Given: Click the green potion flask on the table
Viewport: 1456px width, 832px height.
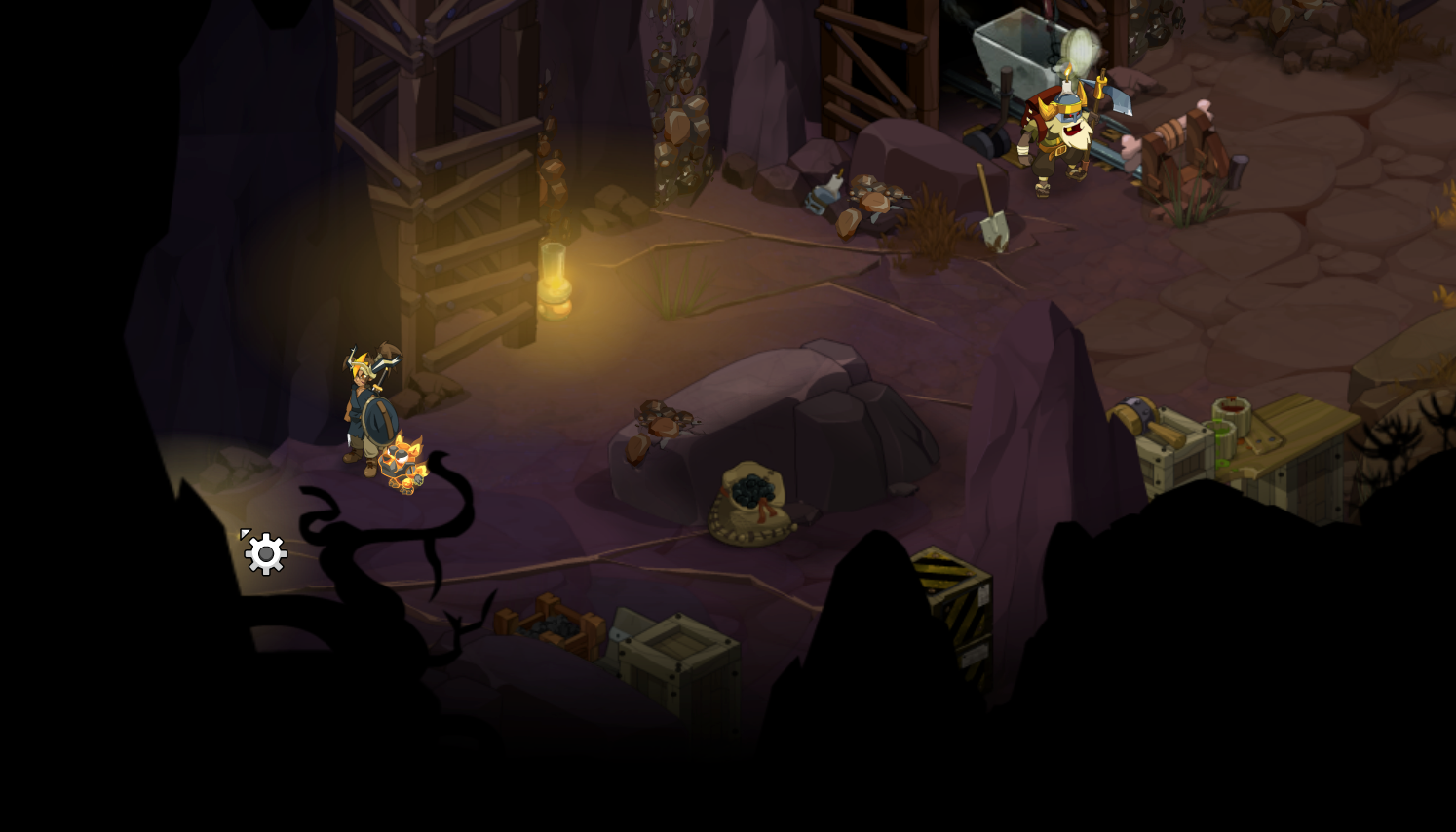Looking at the screenshot, I should [x=1221, y=443].
